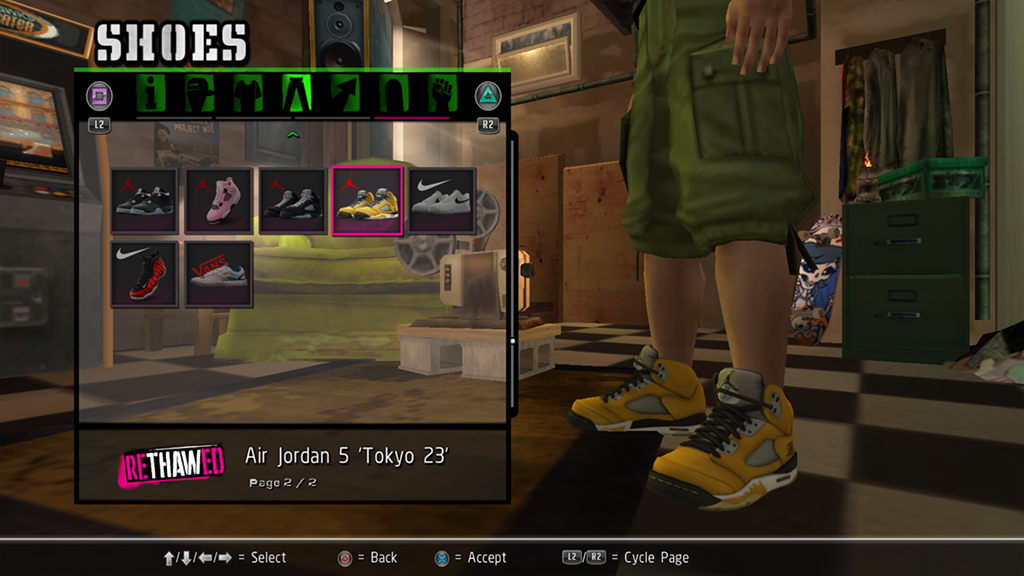Select the arch-shaped icon tab
This screenshot has height=576, width=1024.
pyautogui.click(x=392, y=95)
